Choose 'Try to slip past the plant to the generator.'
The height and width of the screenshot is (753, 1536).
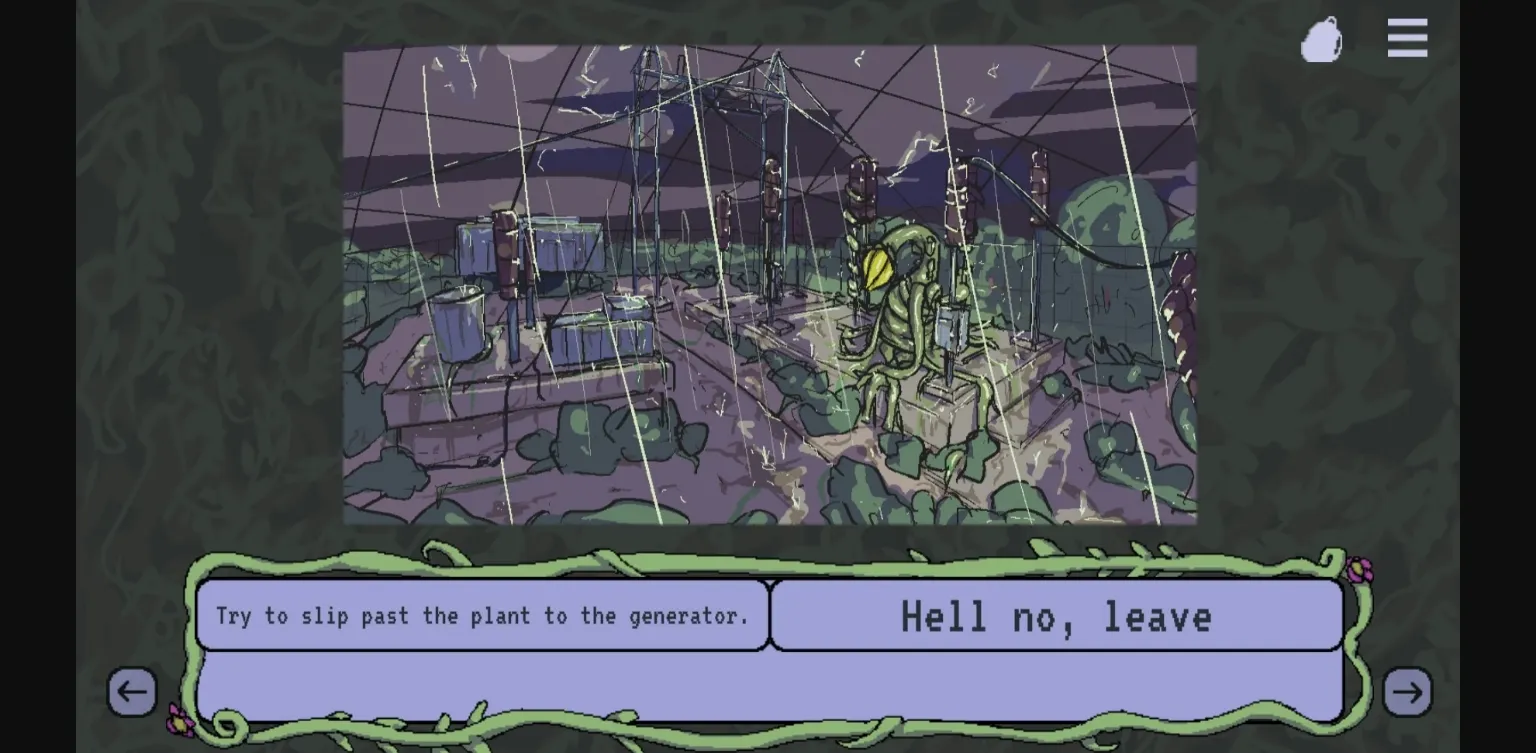483,616
